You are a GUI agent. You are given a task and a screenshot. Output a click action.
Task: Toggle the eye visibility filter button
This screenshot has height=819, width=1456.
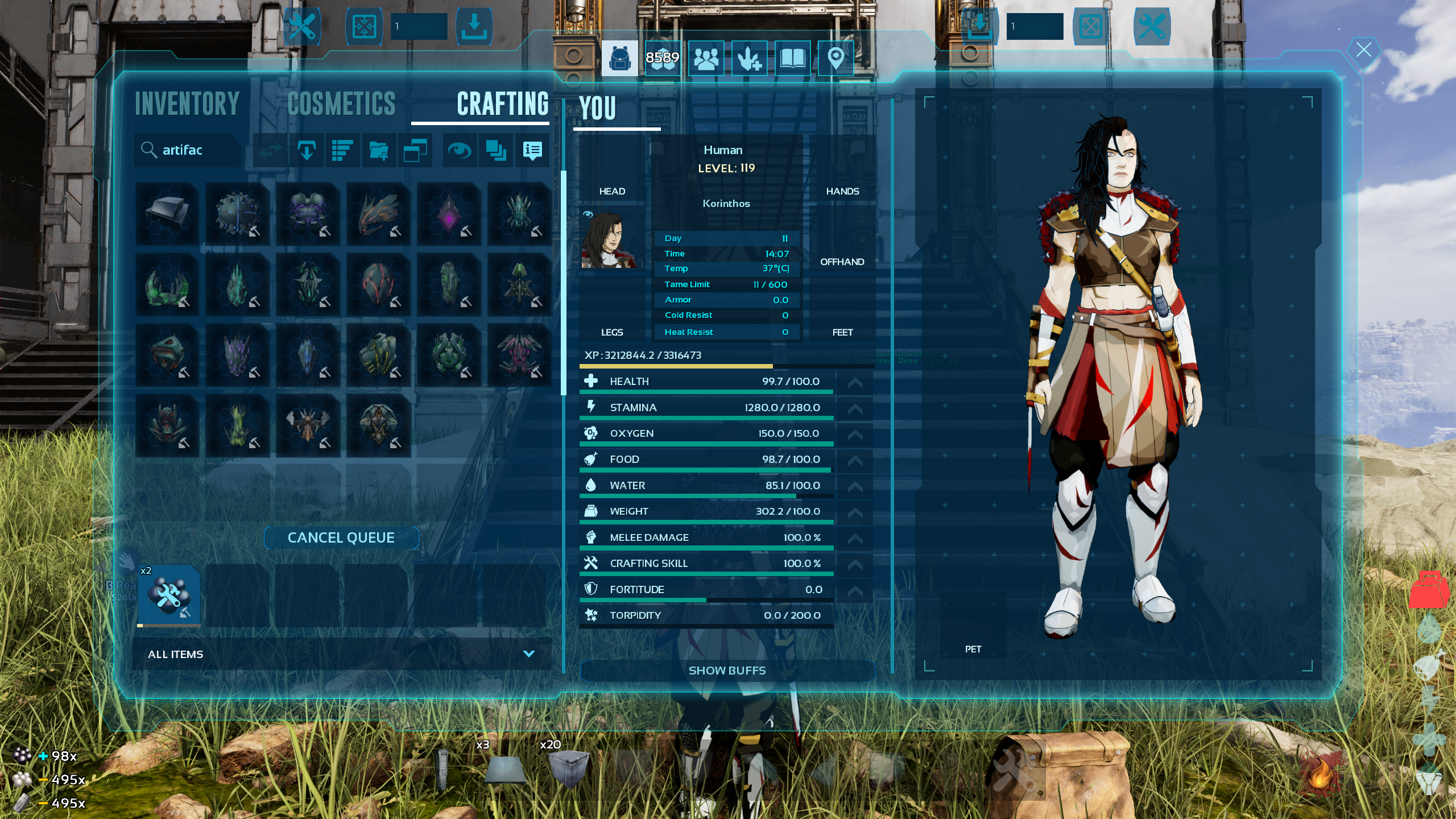pos(459,151)
